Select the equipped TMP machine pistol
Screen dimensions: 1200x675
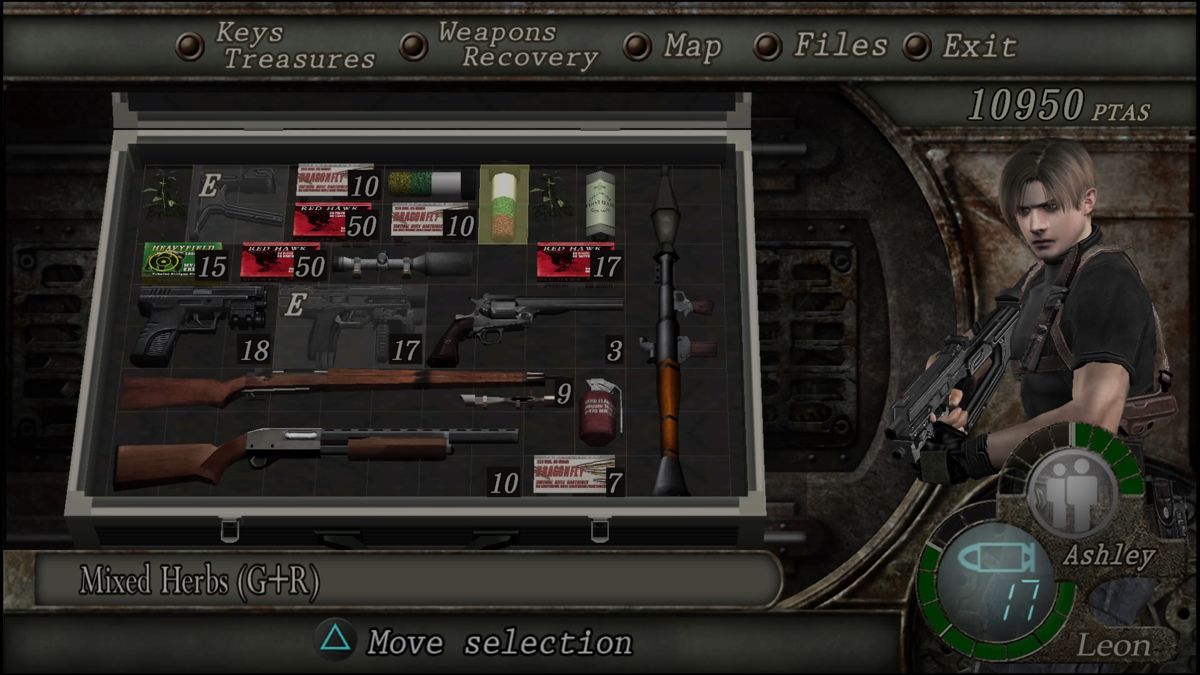(x=352, y=324)
